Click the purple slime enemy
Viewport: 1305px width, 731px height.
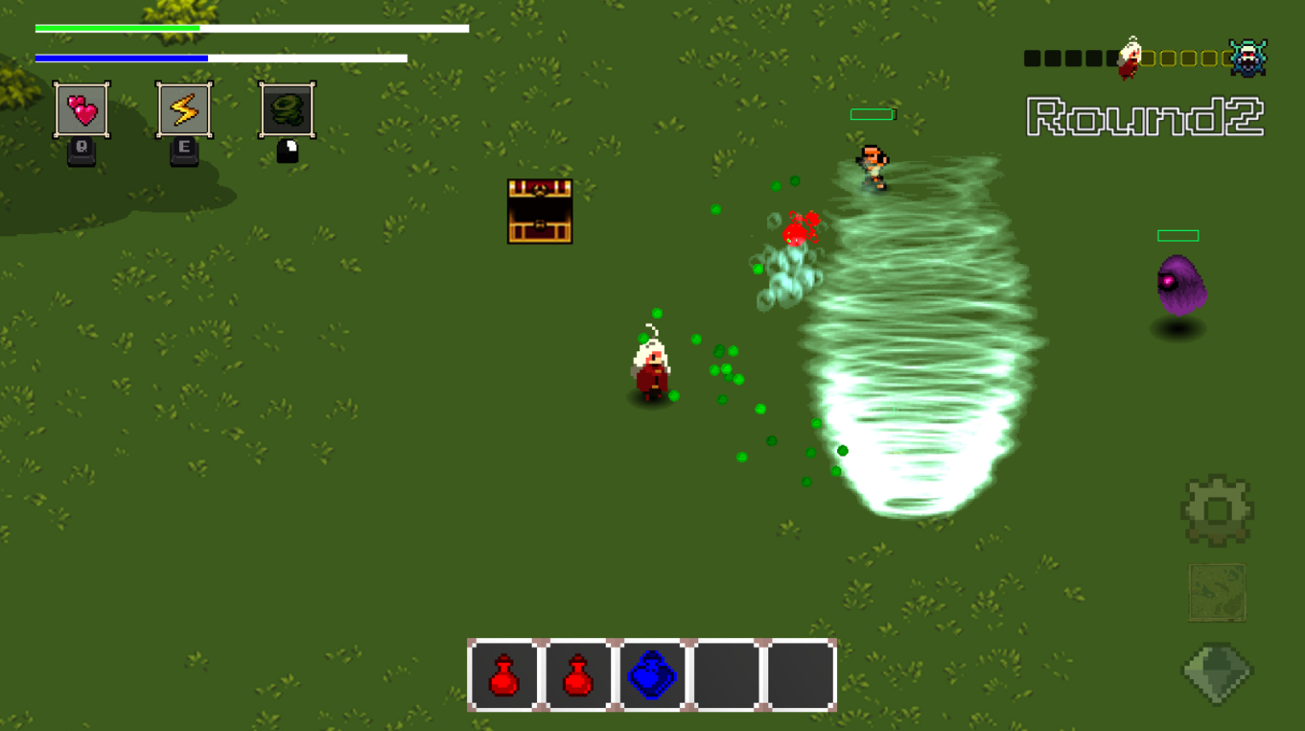click(1182, 287)
